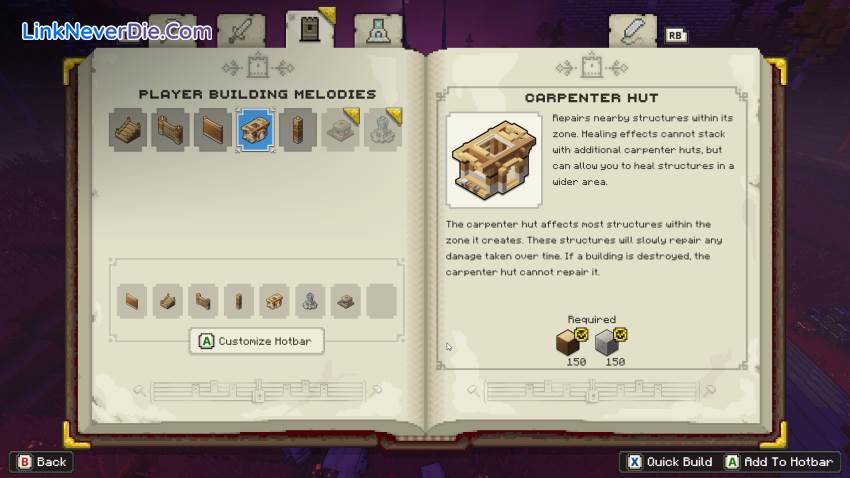Open the feather quill tab

[x=632, y=31]
